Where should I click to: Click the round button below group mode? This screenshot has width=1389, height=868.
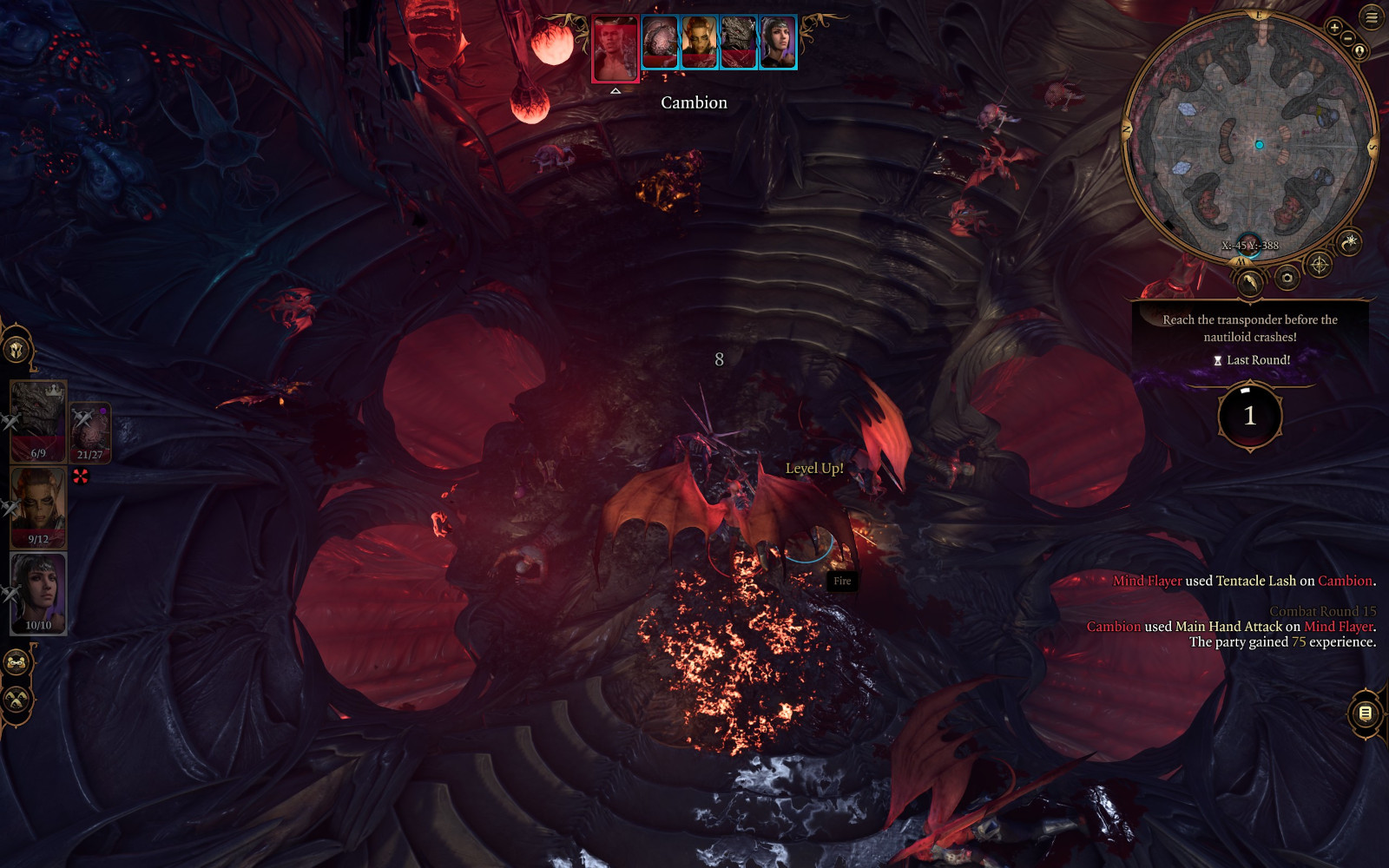(x=16, y=699)
